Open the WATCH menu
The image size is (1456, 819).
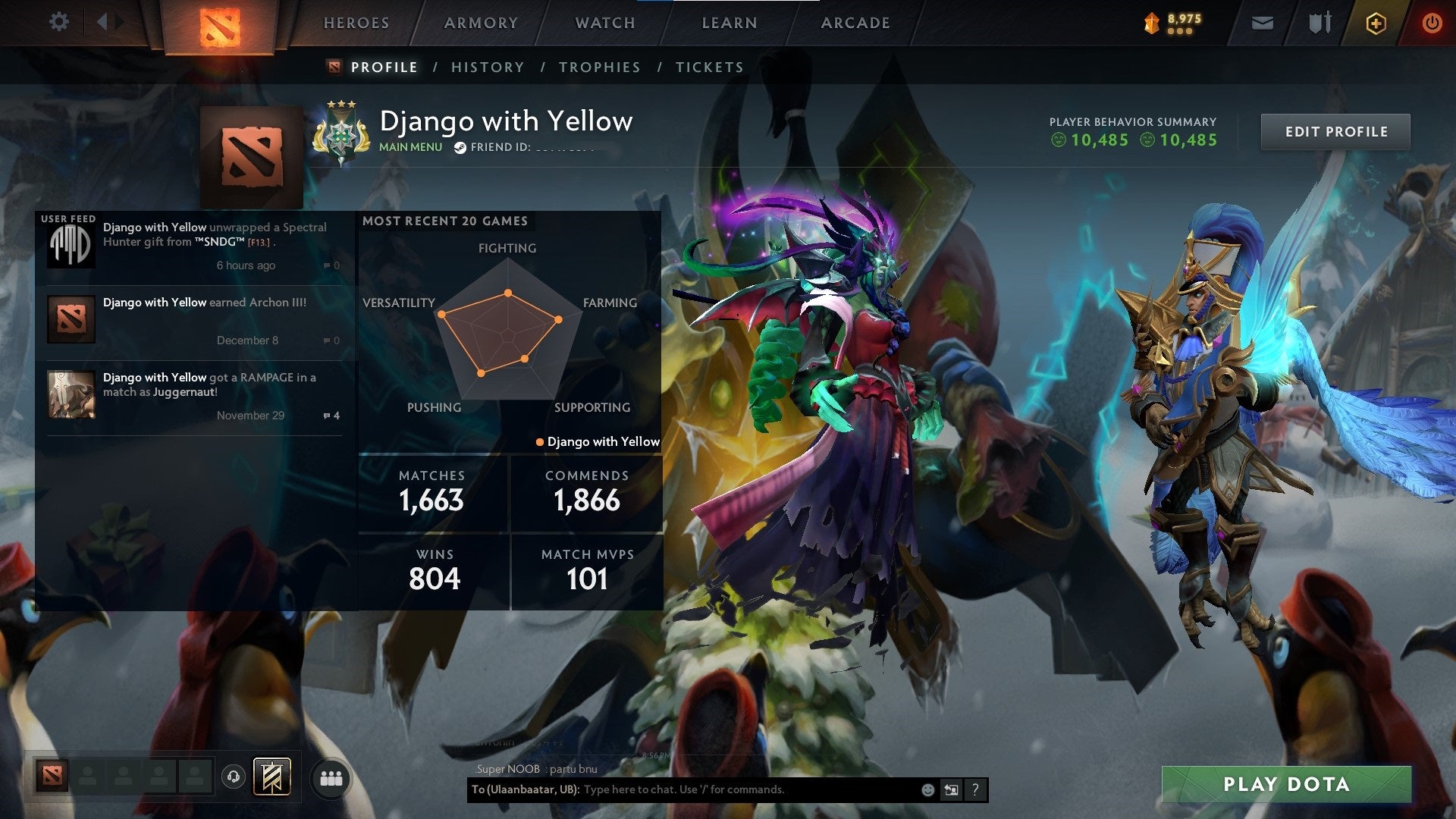click(606, 23)
